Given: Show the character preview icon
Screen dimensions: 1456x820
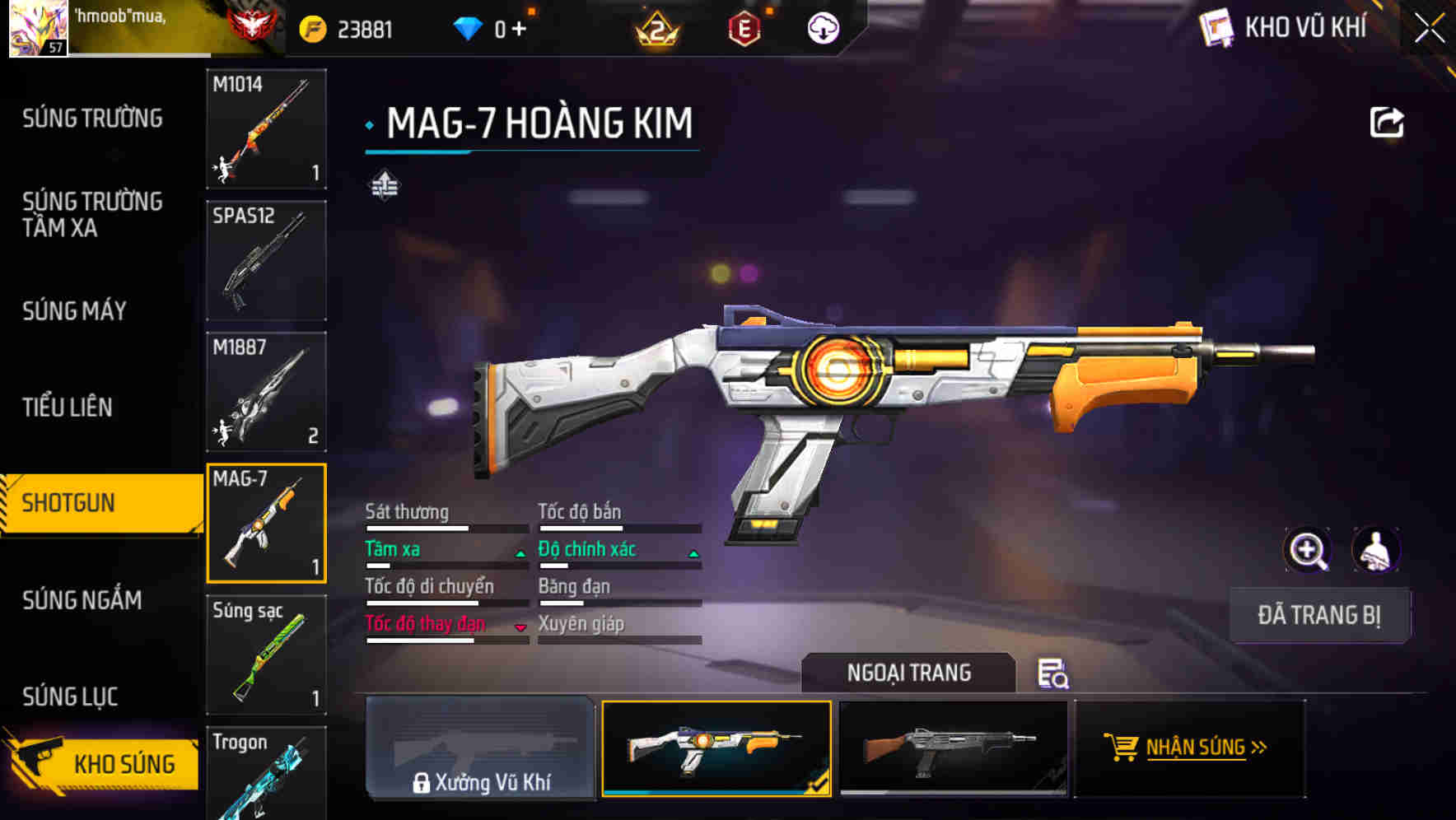Looking at the screenshot, I should pos(1375,550).
